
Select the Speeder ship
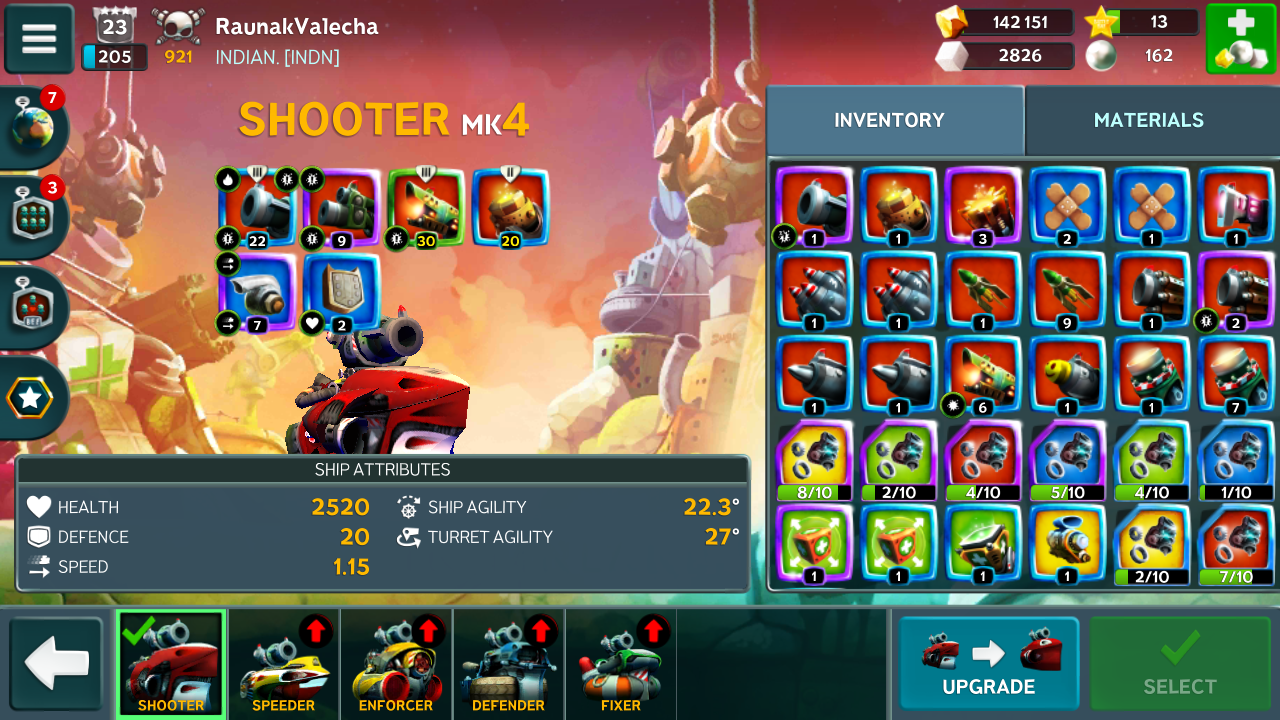[283, 664]
